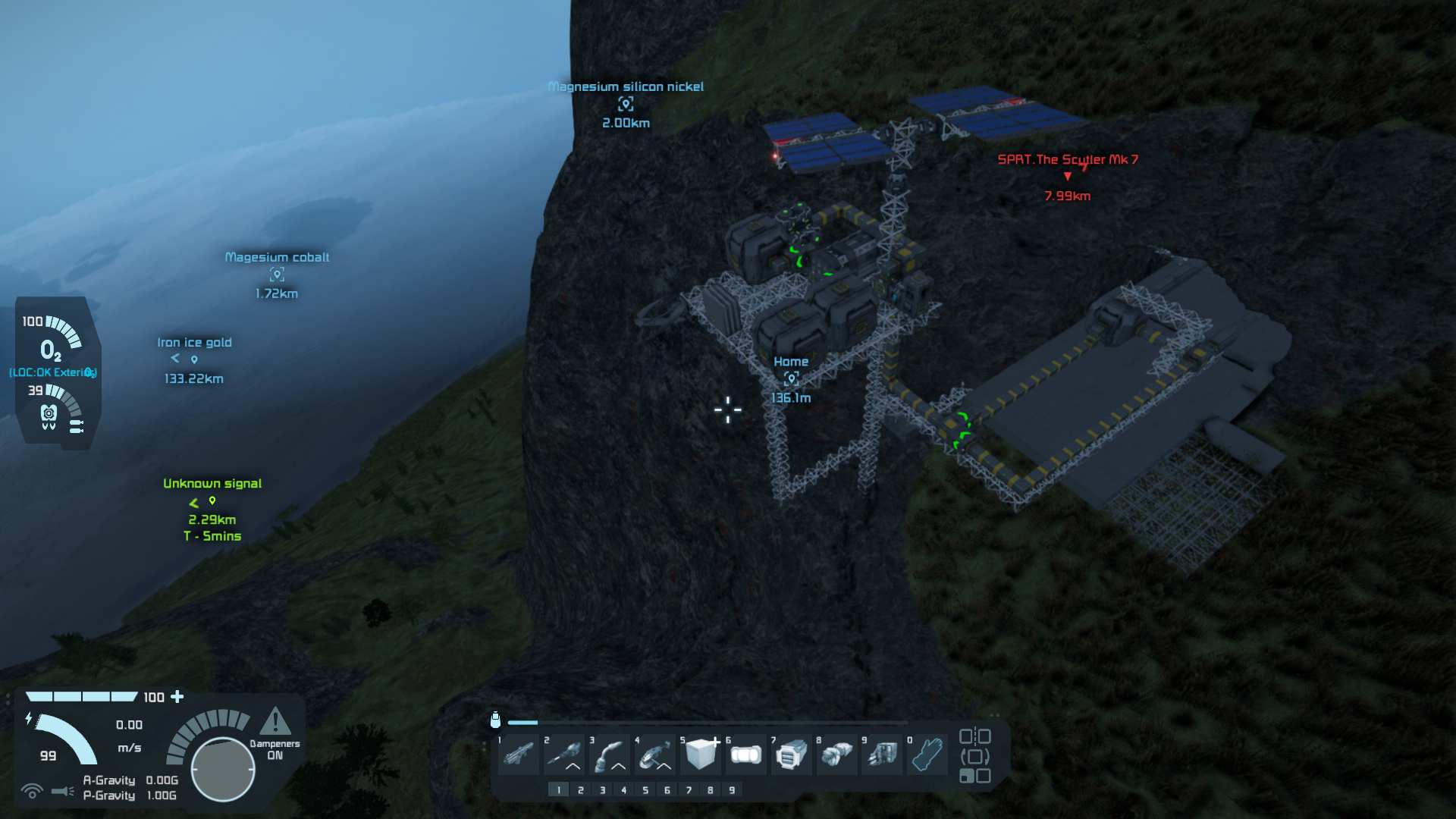Select the block in hotbar slot 8

837,755
